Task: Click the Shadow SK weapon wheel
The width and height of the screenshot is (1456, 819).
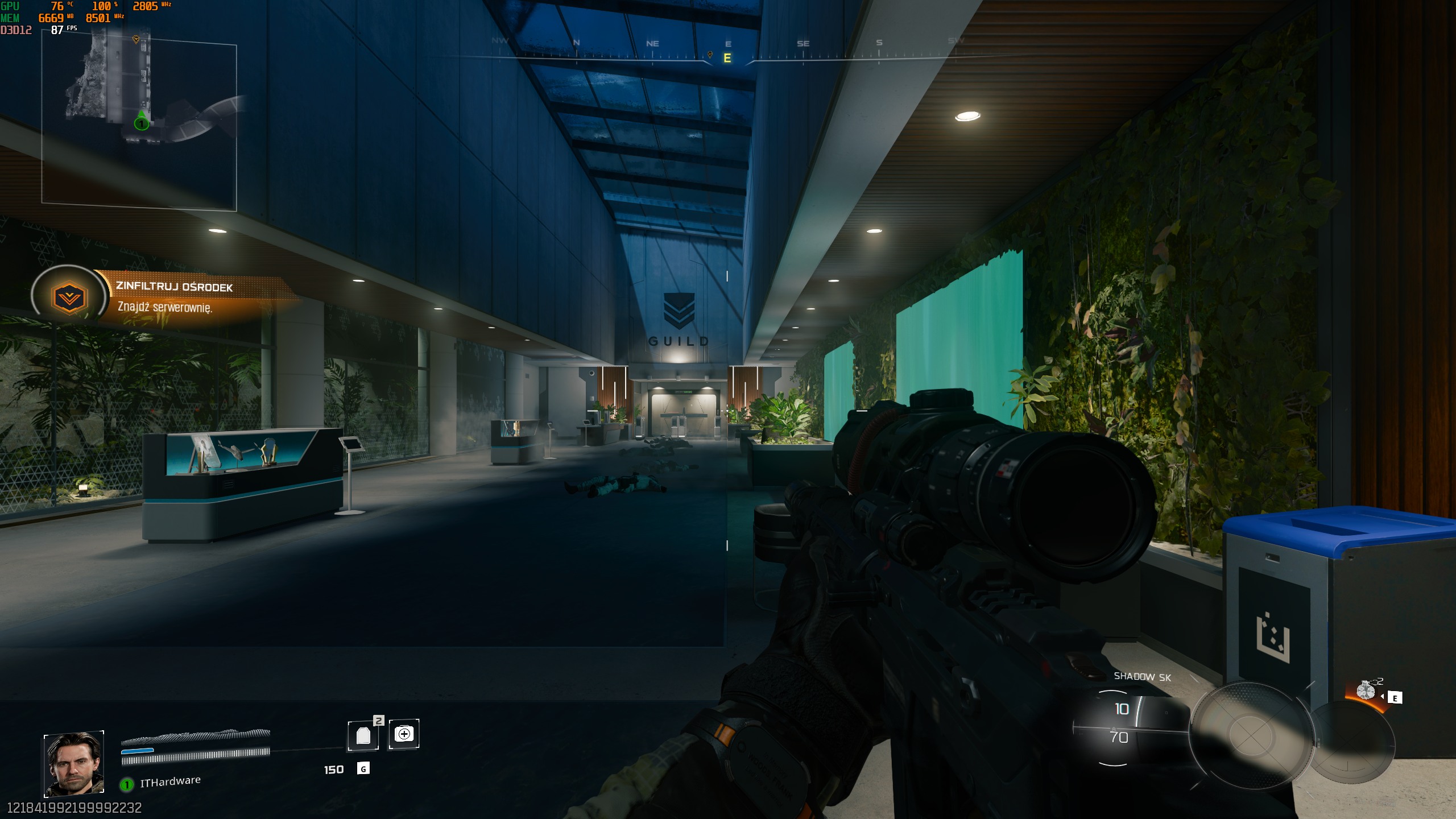Action: (1250, 734)
